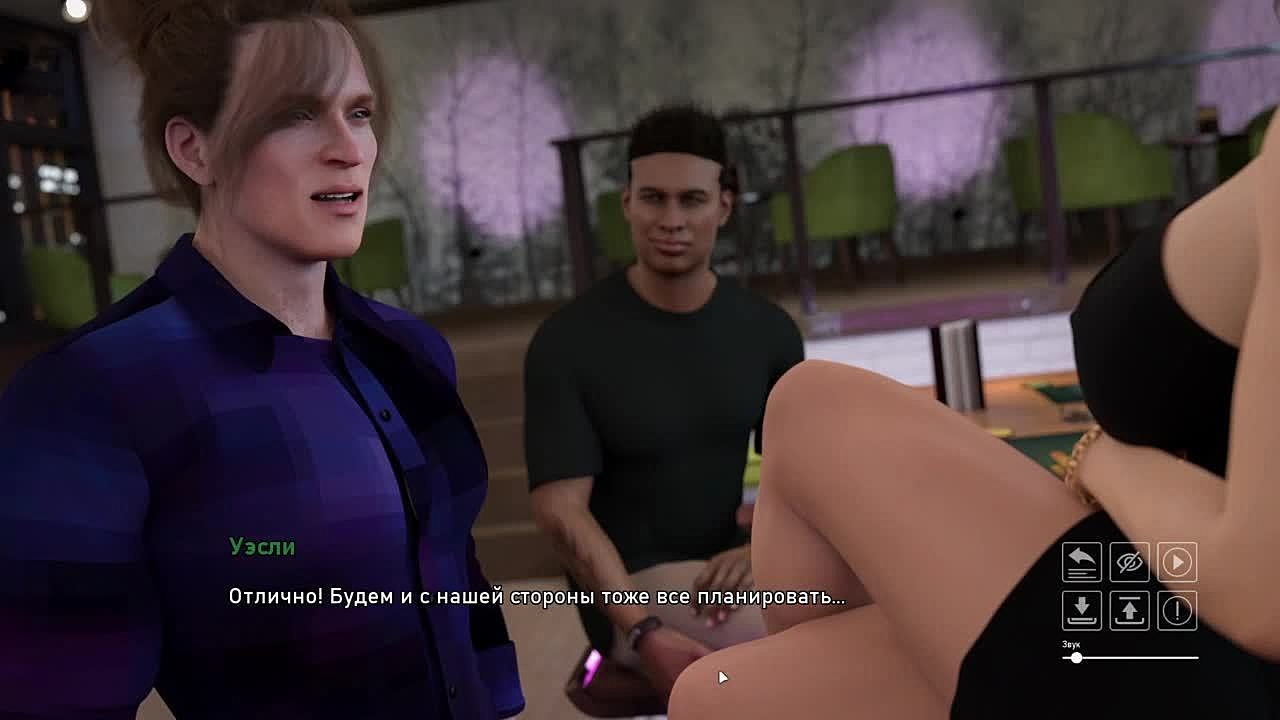
Task: Click the exclamation mark info button
Action: point(1177,610)
